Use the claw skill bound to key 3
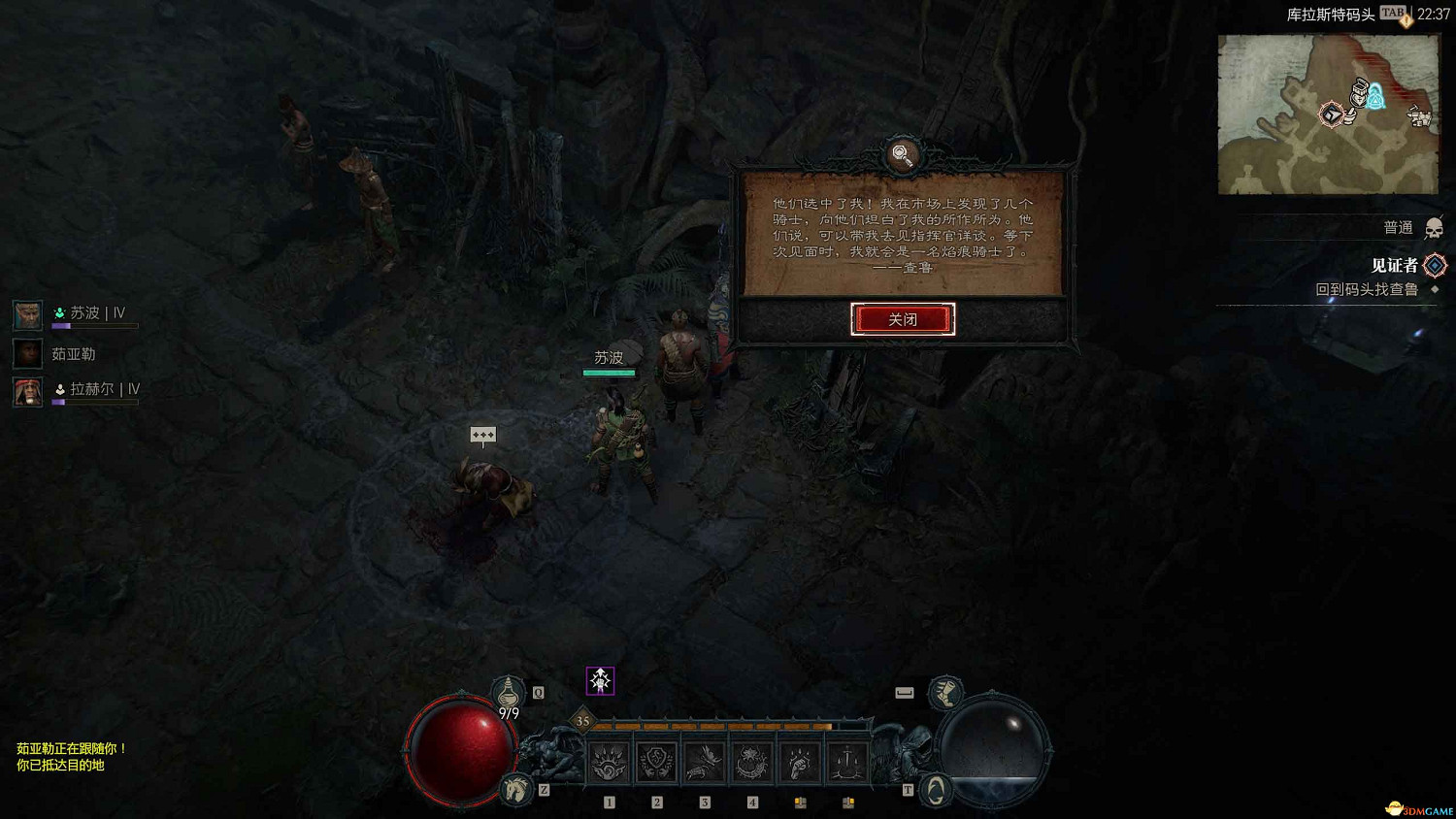The height and width of the screenshot is (819, 1456). (x=703, y=760)
